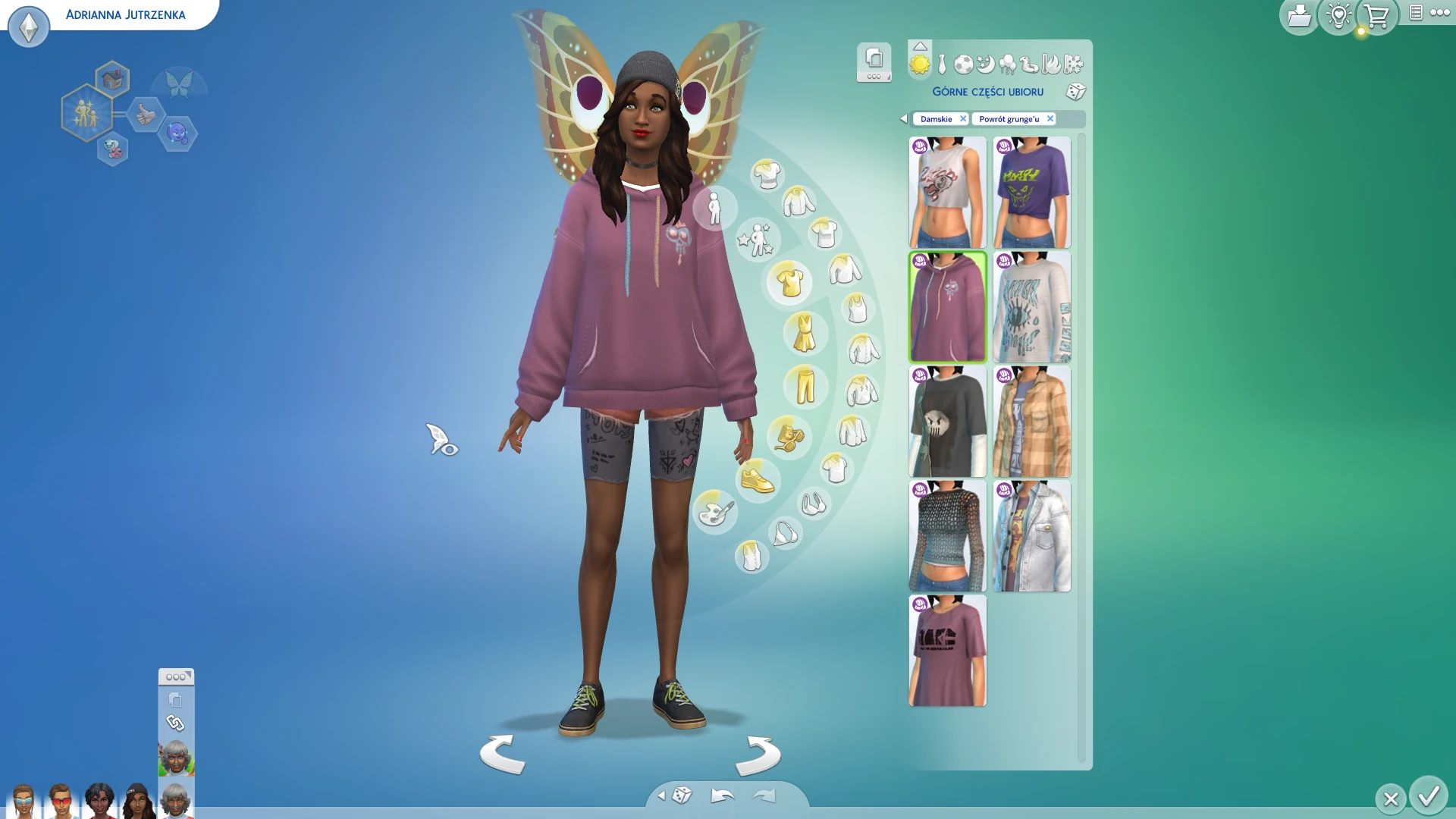Viewport: 1456px width, 819px height.
Task: Remove the Powrót grunge'u filter tag
Action: [1050, 119]
